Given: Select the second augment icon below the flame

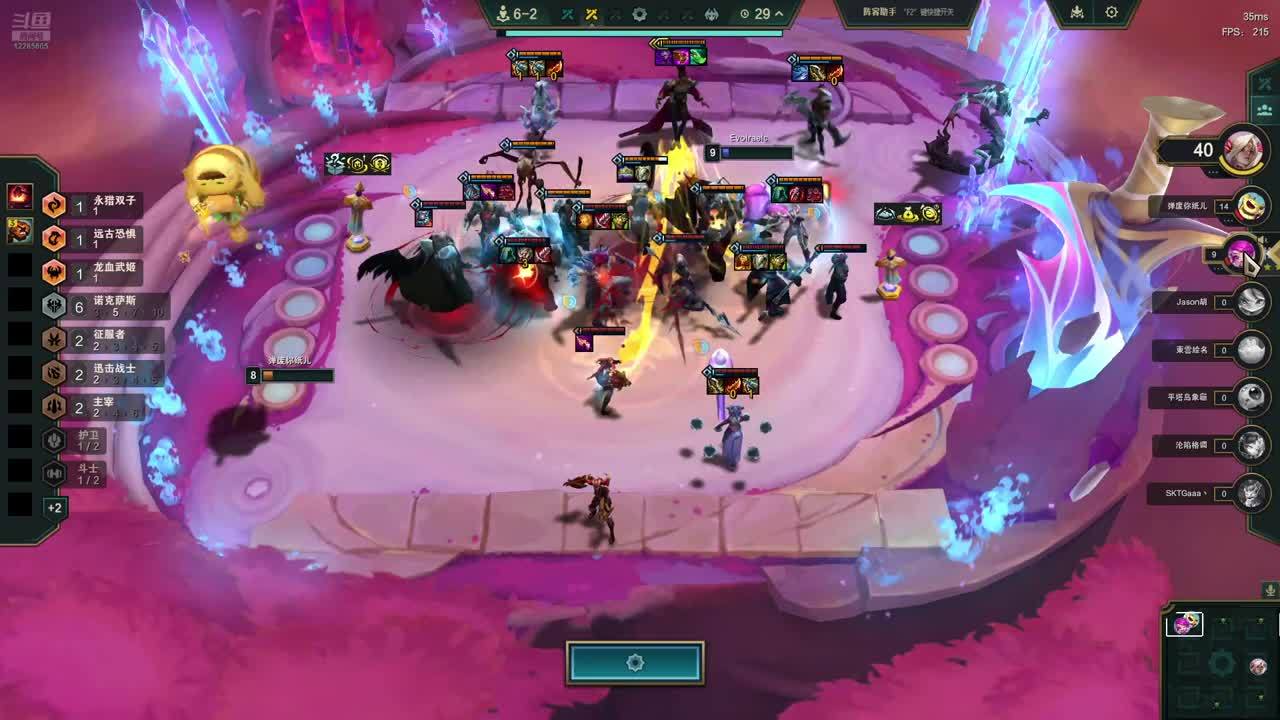Looking at the screenshot, I should coord(20,231).
